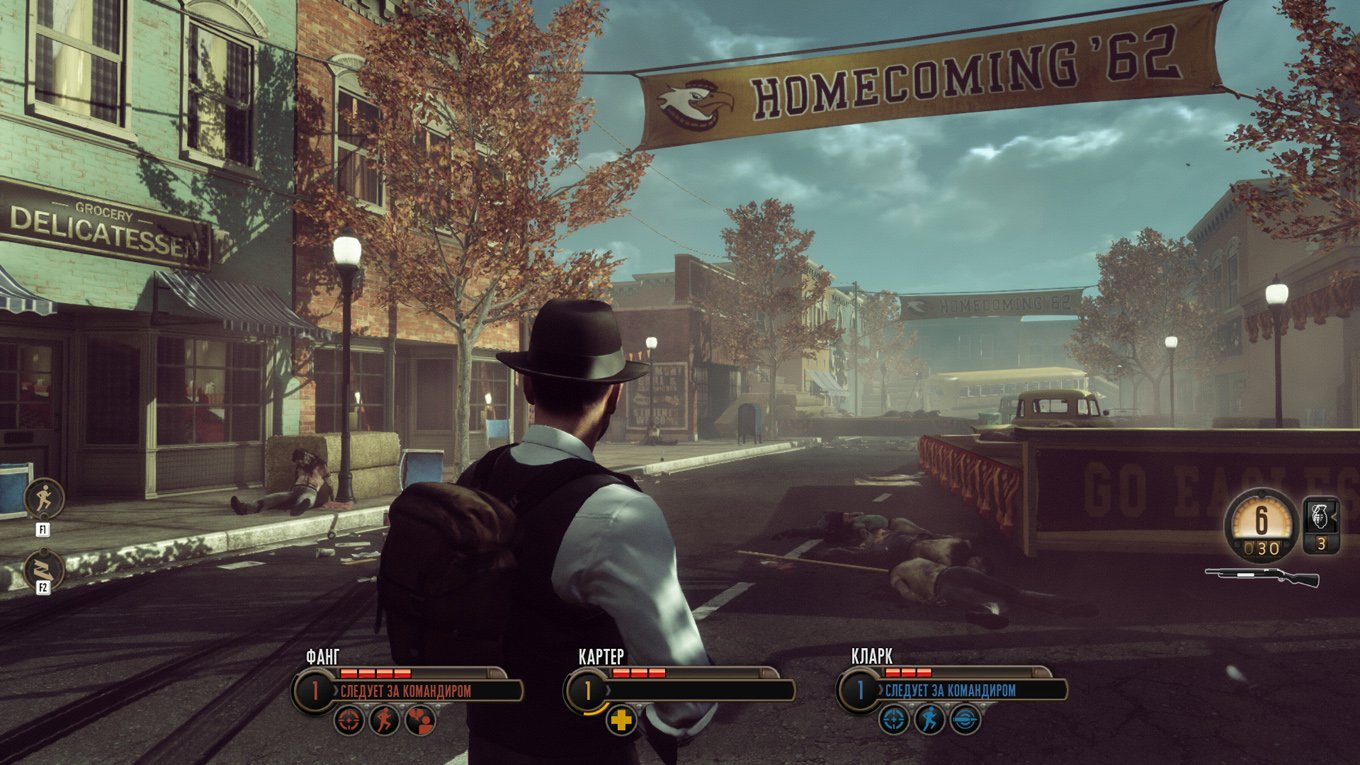Click the grenade count '3' counter
Viewport: 1360px width, 765px height.
tap(1321, 545)
